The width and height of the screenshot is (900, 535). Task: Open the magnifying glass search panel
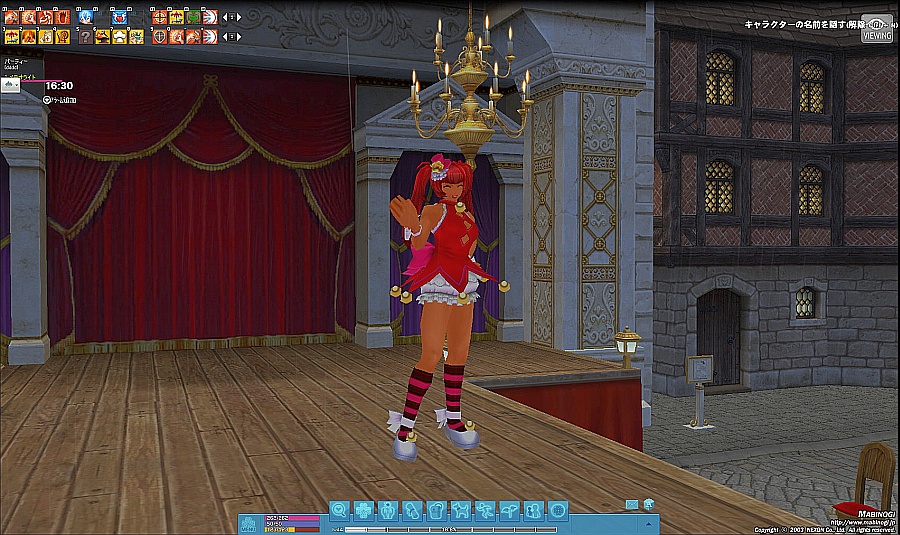pyautogui.click(x=340, y=509)
